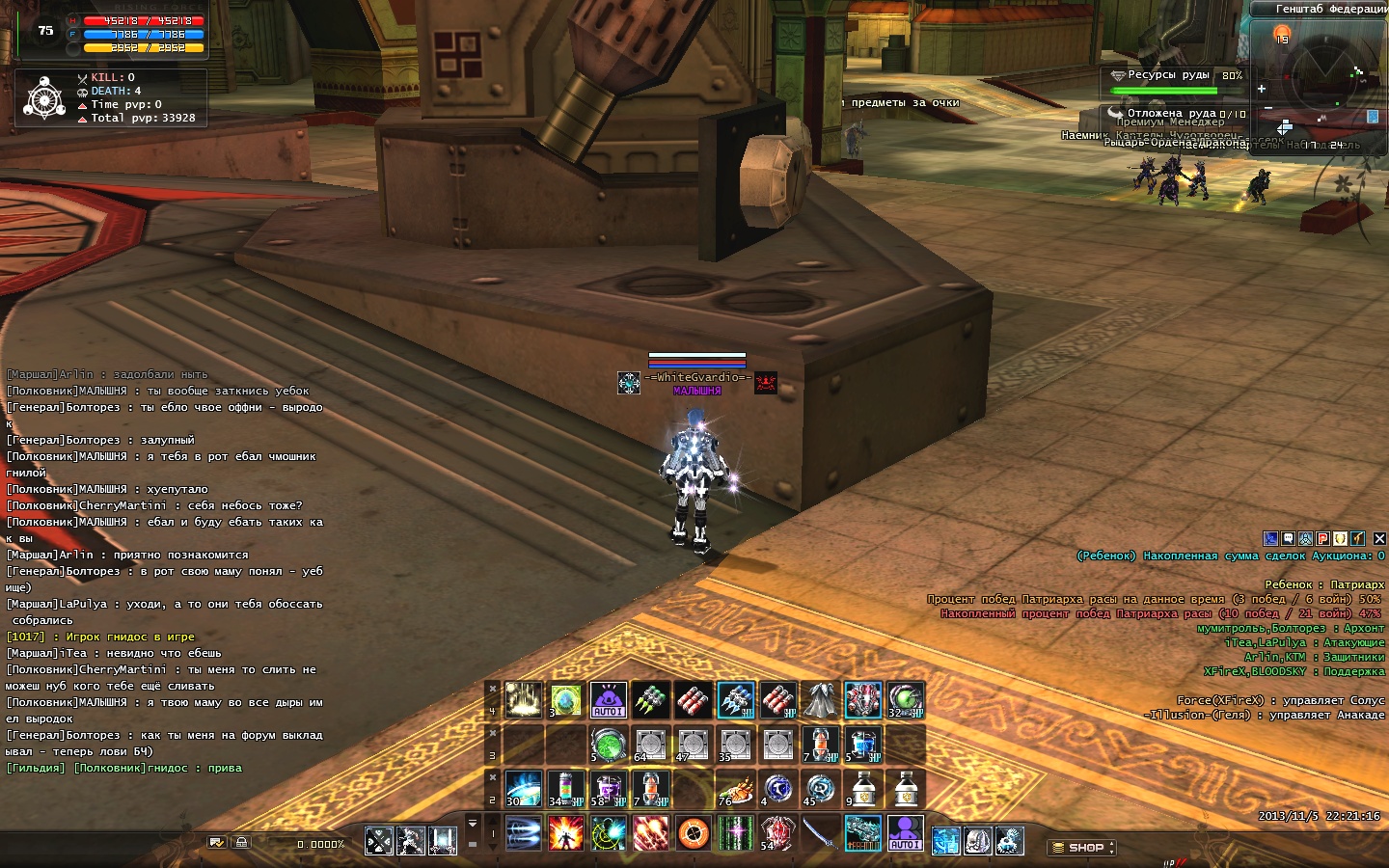Click the guild chat line from гнидос

(125, 768)
